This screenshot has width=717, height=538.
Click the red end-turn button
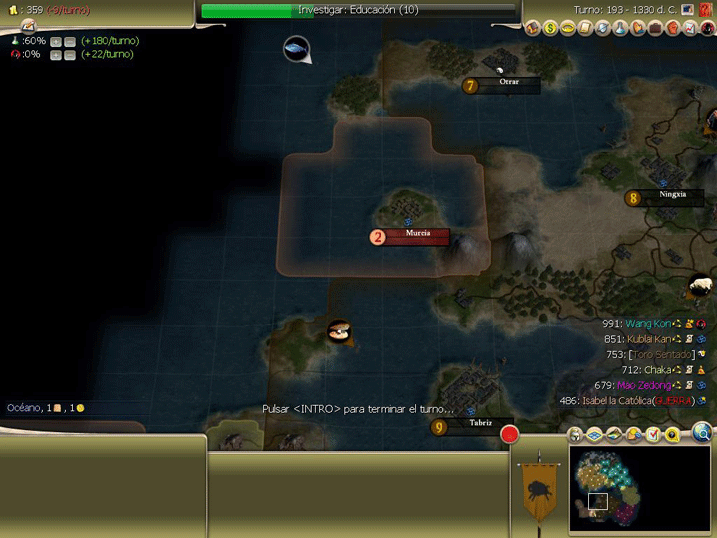point(510,435)
